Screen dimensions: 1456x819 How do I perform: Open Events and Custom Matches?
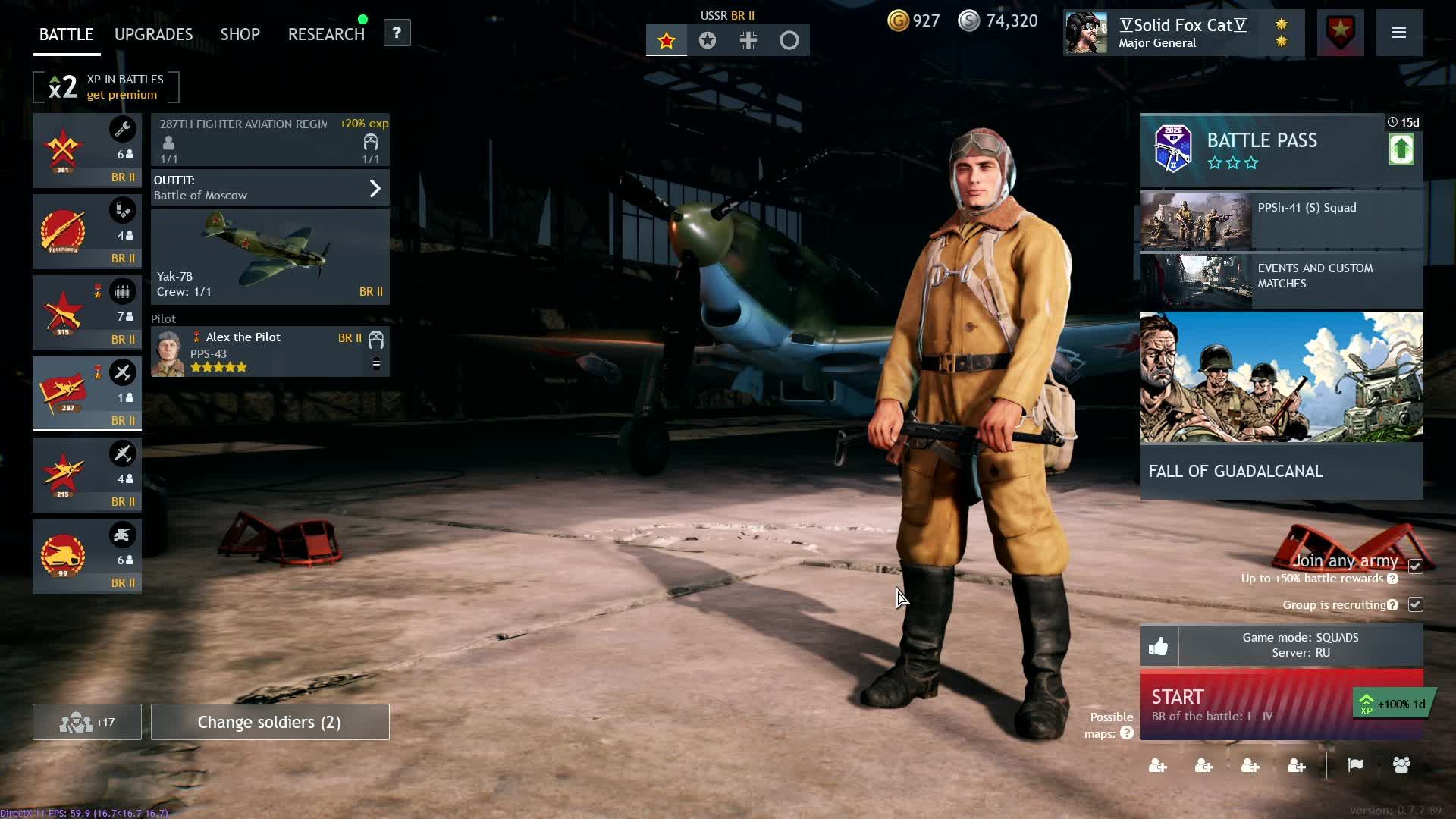point(1281,281)
